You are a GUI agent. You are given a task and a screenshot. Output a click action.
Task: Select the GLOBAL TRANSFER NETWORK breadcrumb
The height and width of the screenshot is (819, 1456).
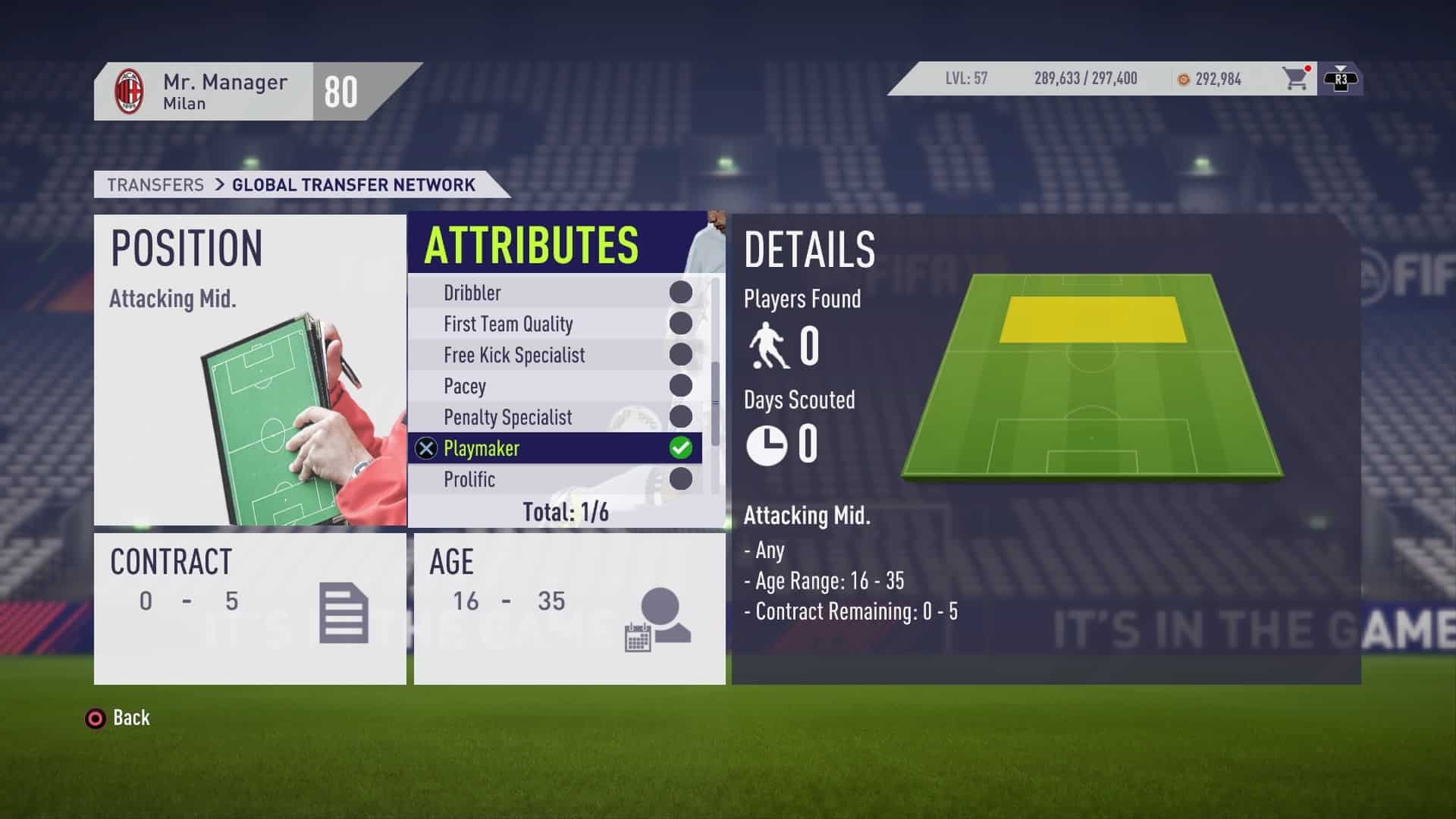[x=352, y=184]
